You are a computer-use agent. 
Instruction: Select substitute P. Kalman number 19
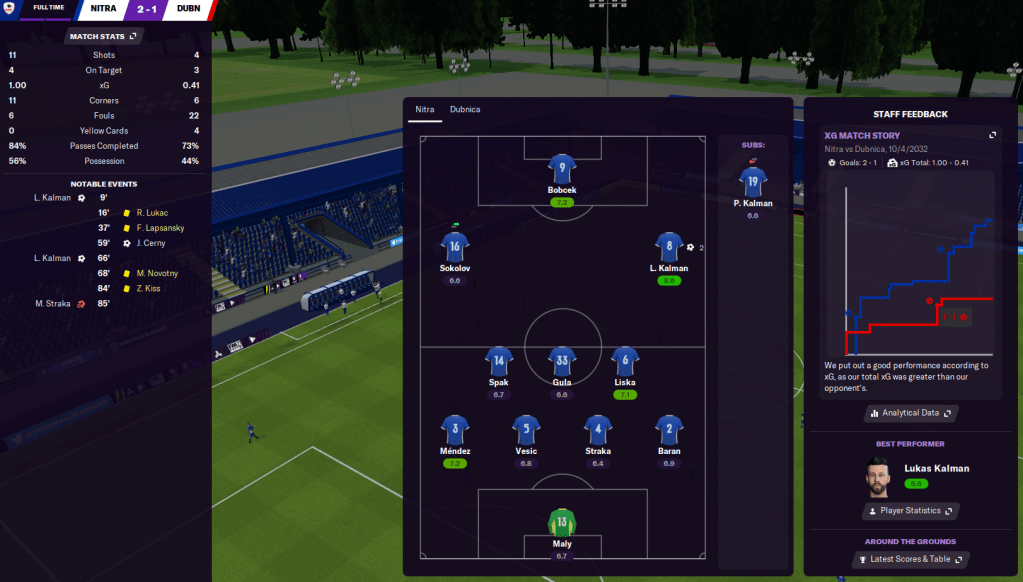pyautogui.click(x=753, y=181)
